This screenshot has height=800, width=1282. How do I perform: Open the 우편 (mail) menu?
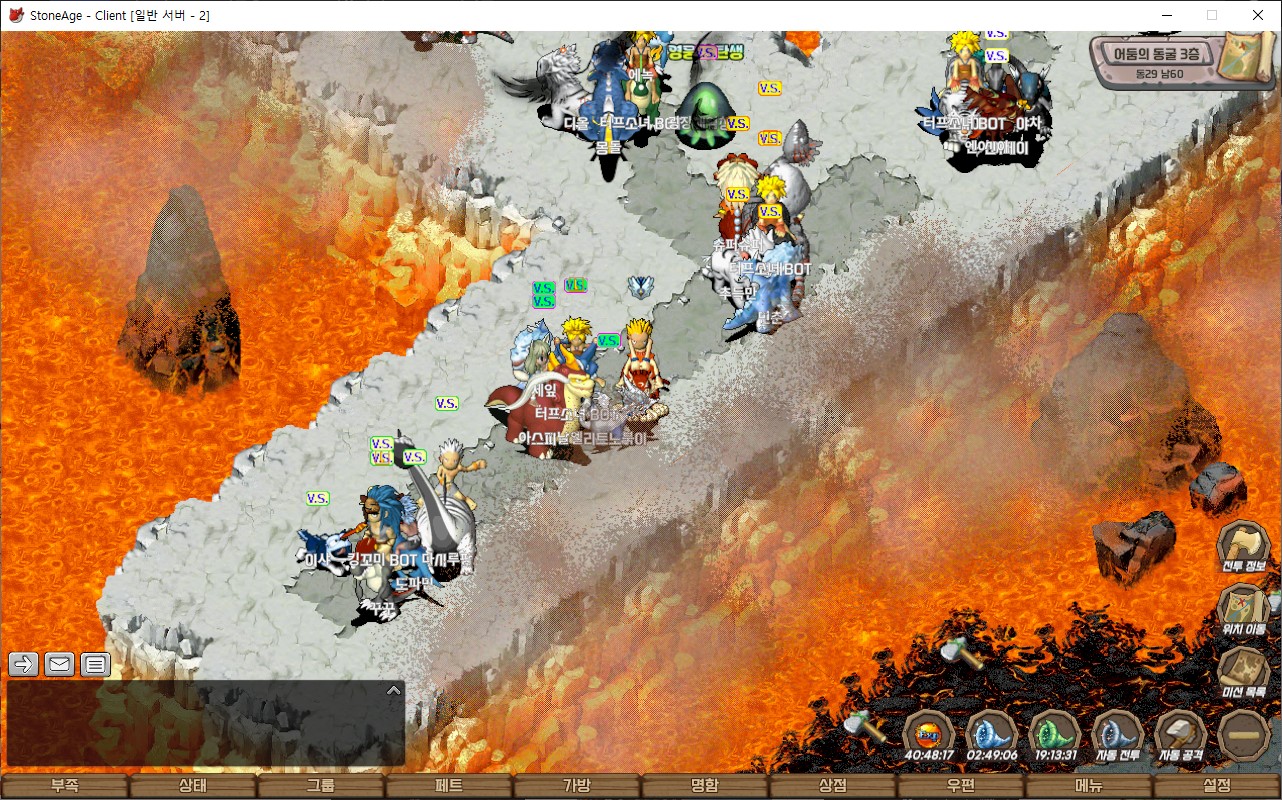point(961,786)
